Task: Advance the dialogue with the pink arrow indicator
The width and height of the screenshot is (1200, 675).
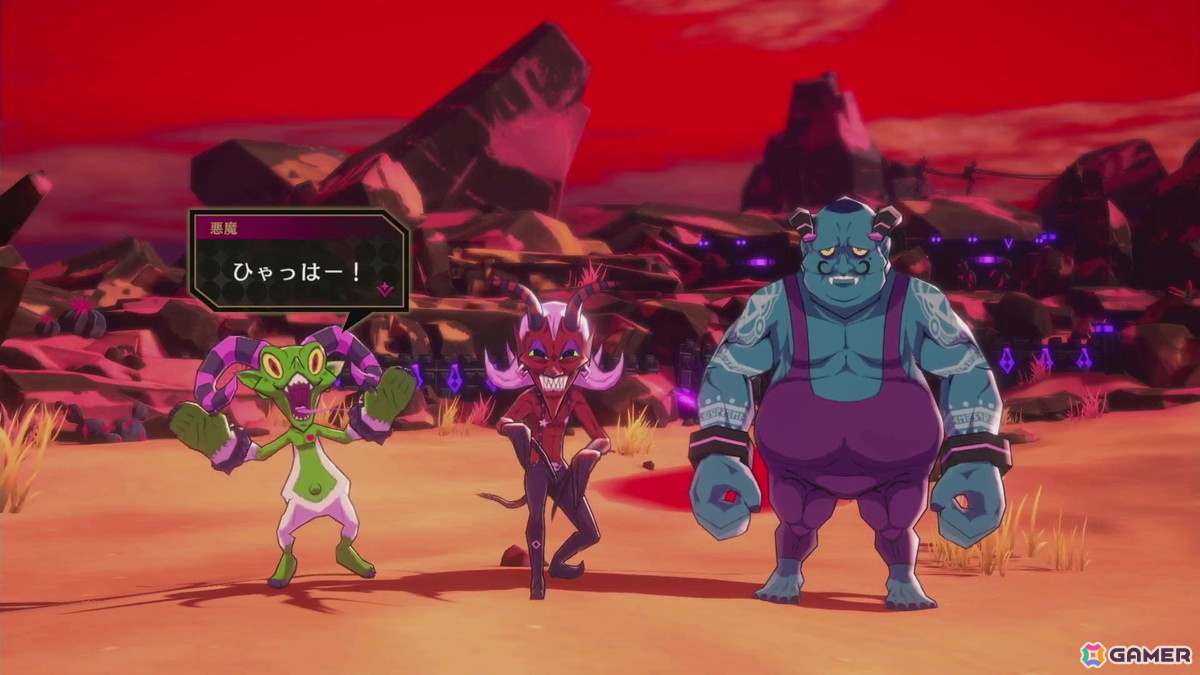Action: [384, 290]
